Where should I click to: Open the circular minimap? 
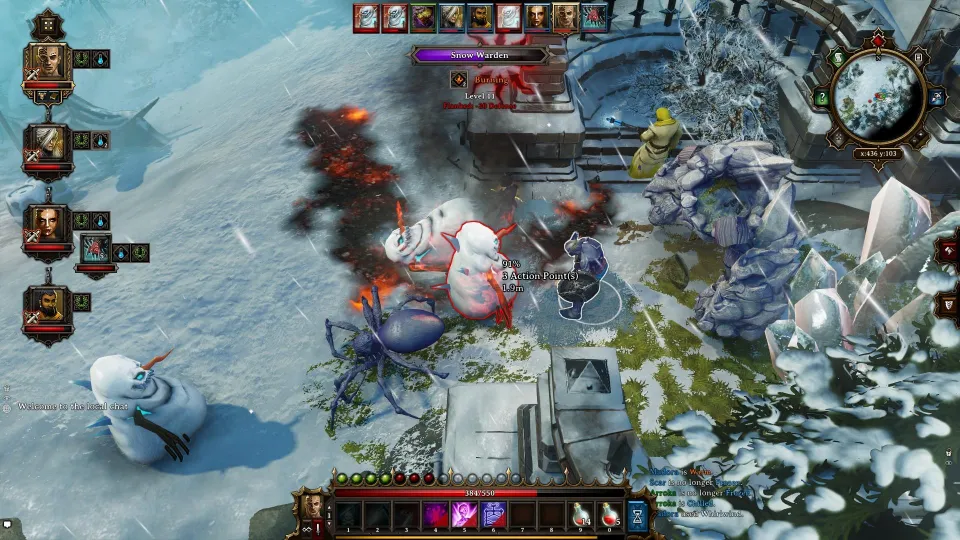tap(876, 97)
